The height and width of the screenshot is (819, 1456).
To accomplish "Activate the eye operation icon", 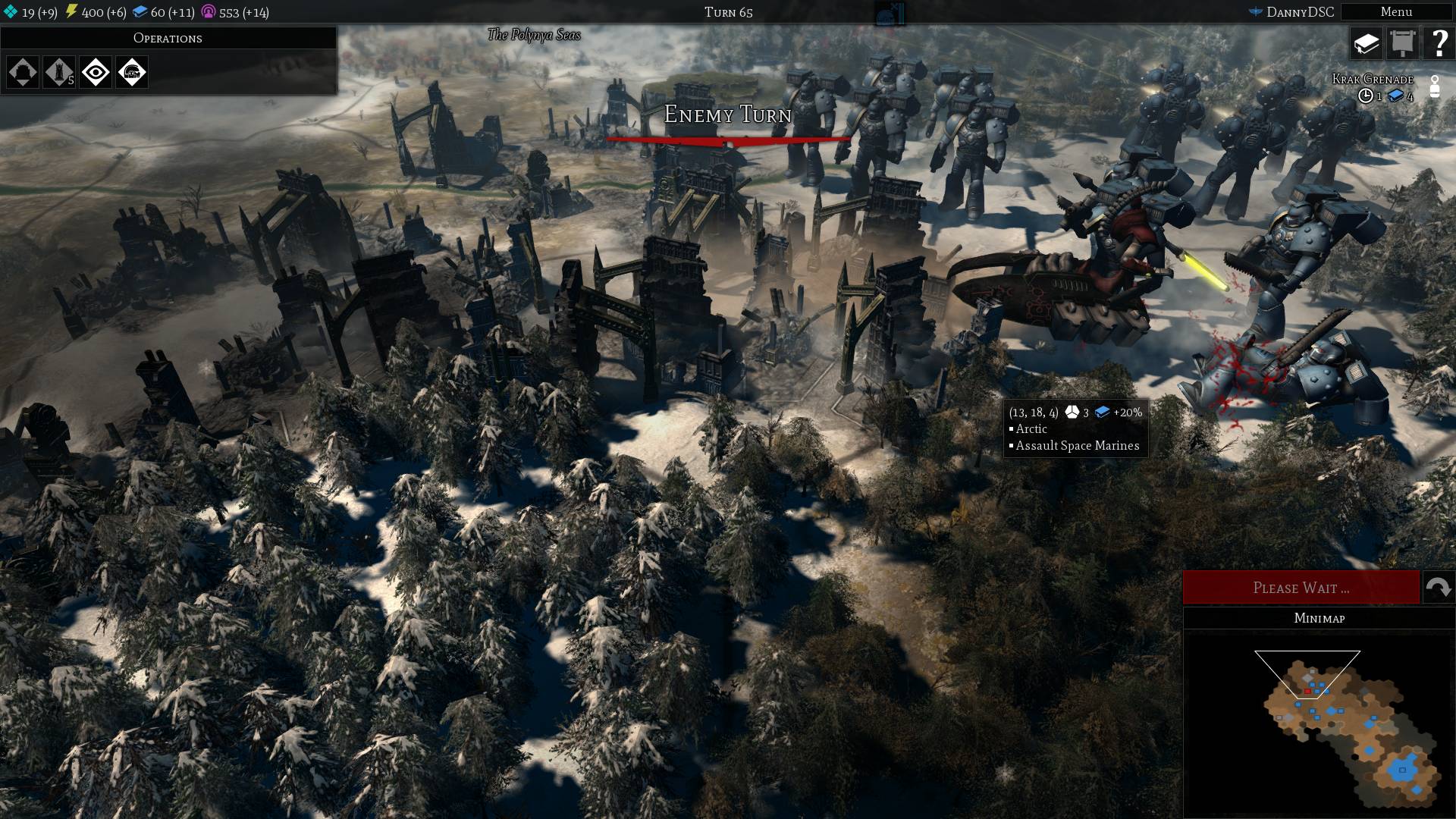I will point(96,73).
